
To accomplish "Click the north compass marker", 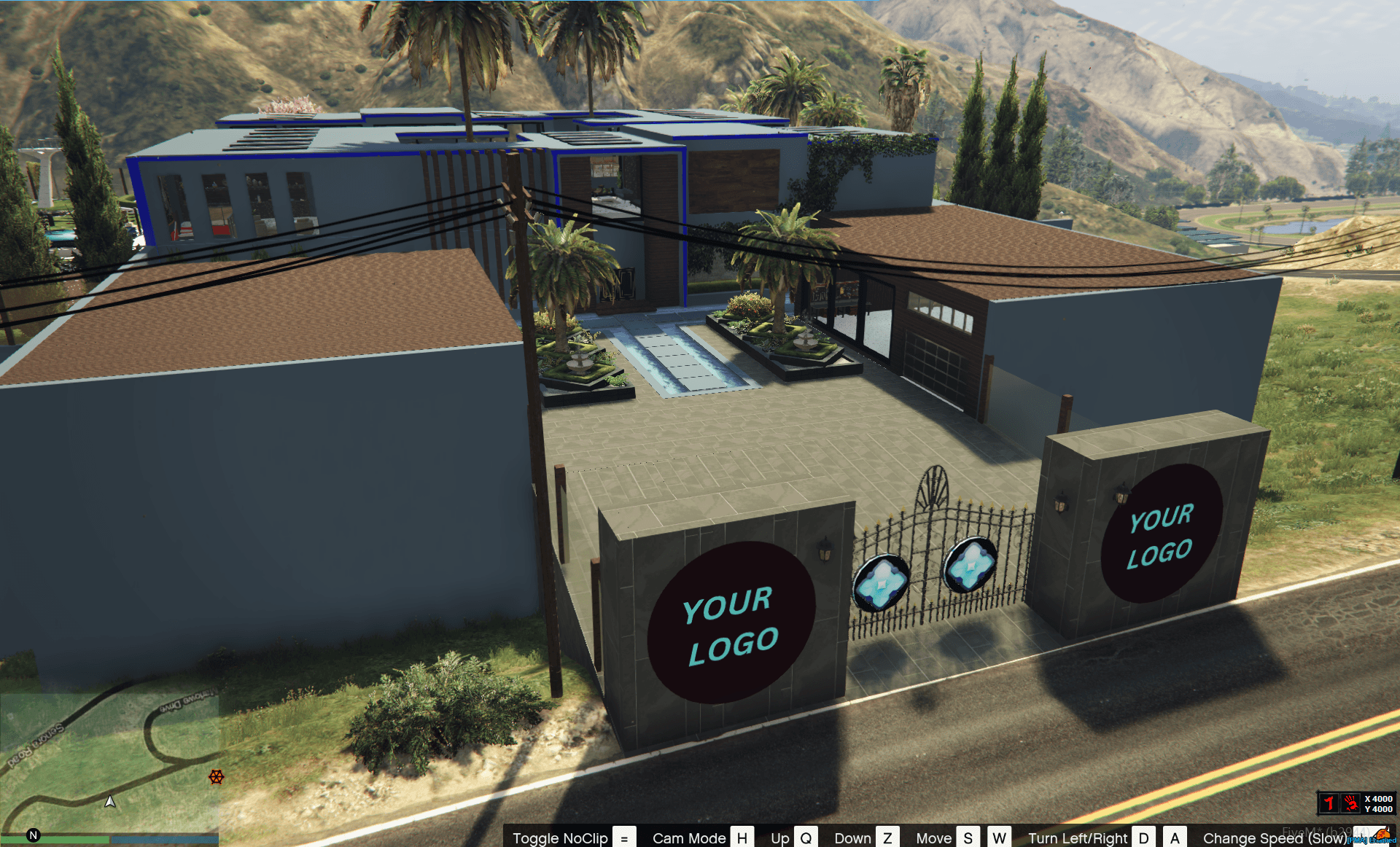I will [x=33, y=835].
